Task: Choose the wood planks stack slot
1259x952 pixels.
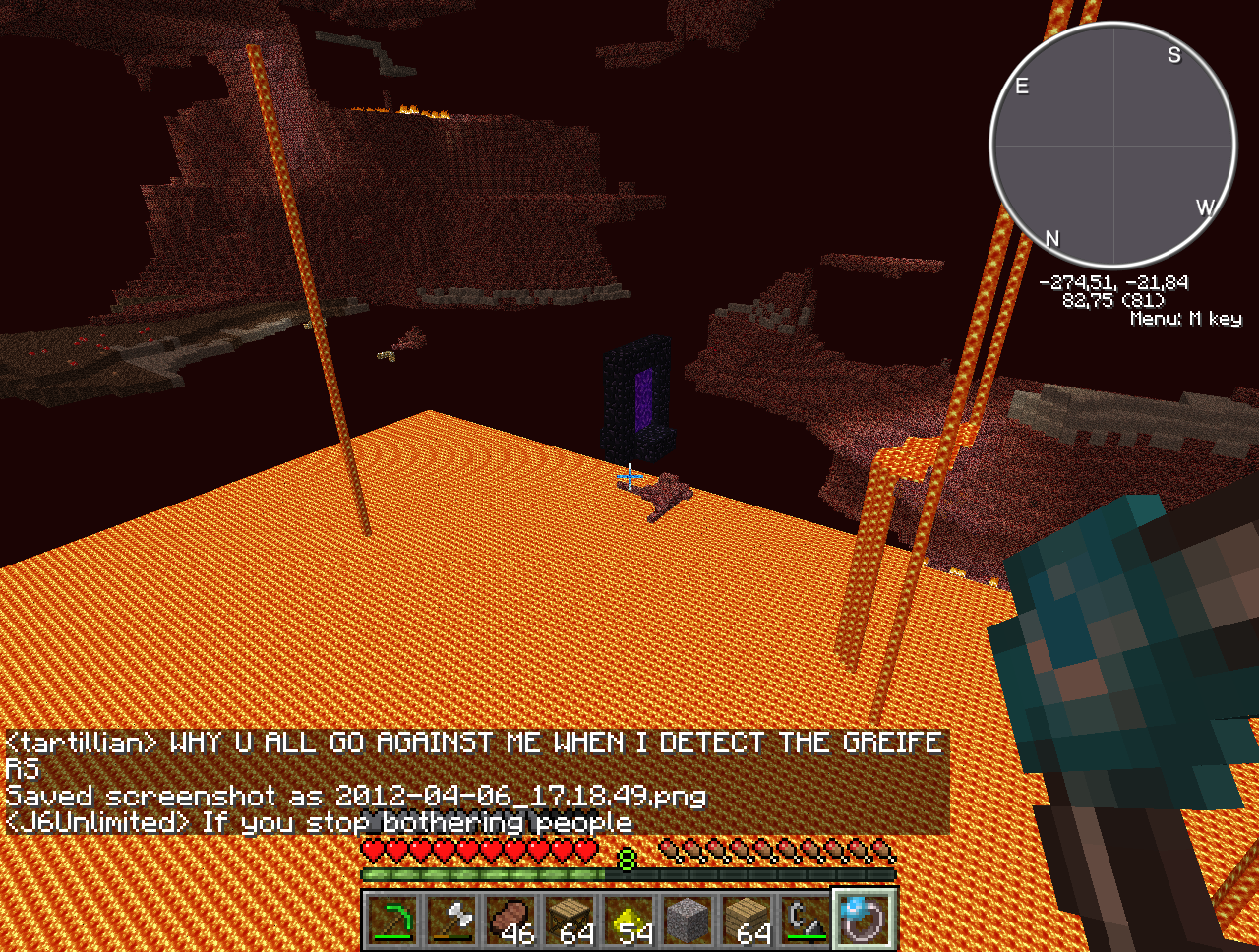Action: [x=748, y=921]
